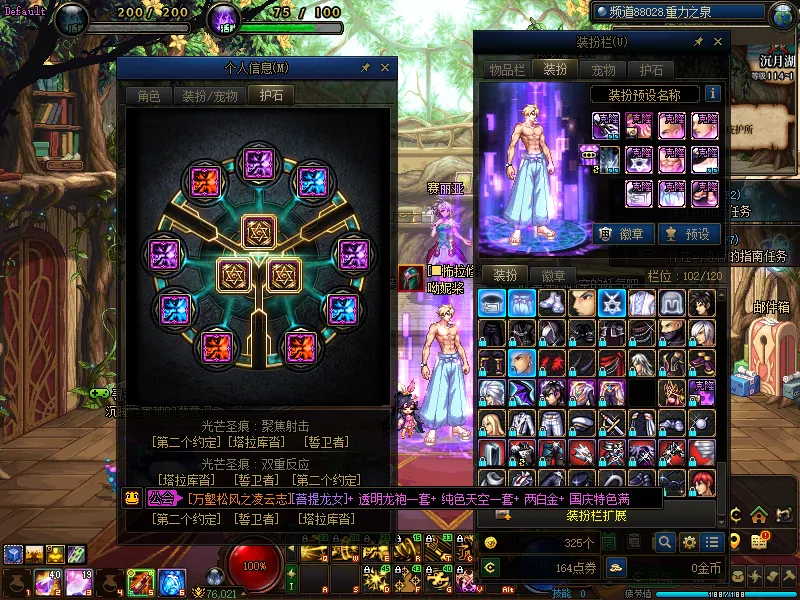Open the 装扮/宠物 tab in personal info
This screenshot has width=800, height=600.
(x=209, y=96)
